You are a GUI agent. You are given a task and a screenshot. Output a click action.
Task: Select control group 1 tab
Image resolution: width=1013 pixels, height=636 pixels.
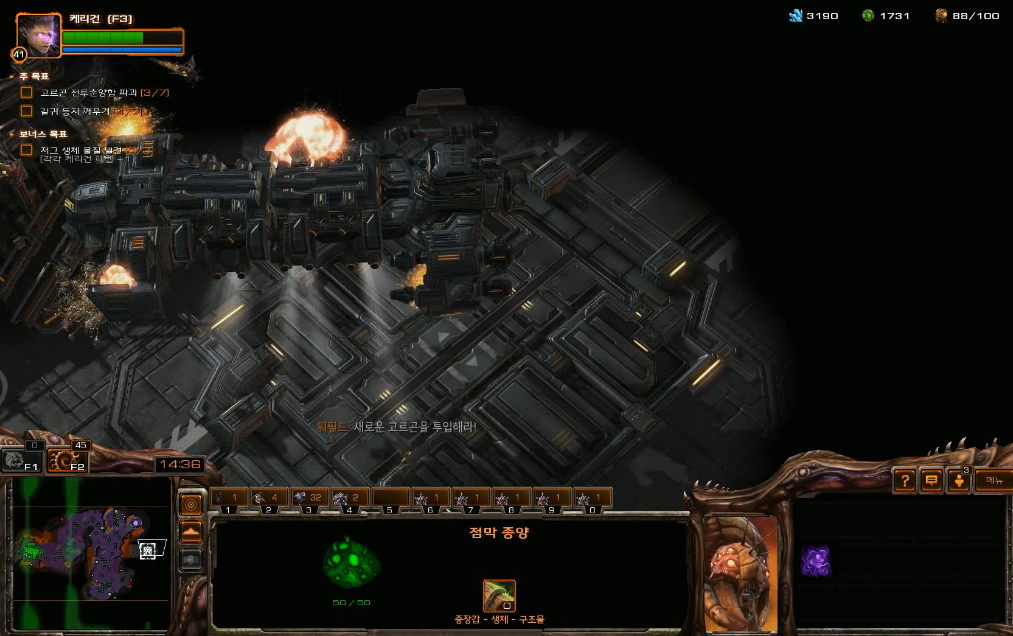pos(229,497)
